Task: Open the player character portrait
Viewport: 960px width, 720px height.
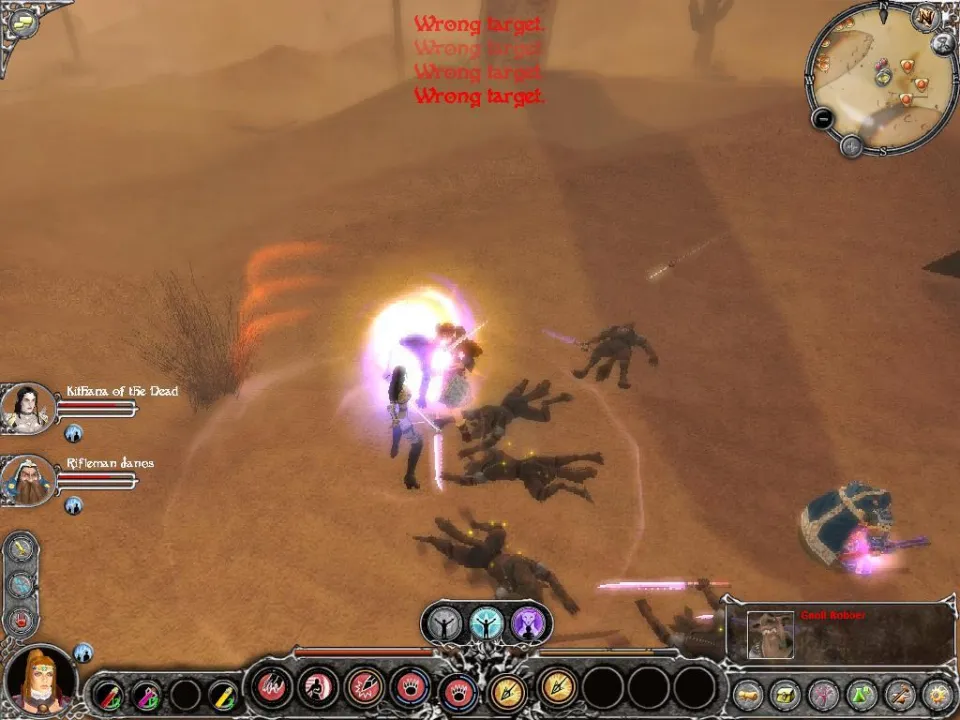Action: pos(40,678)
